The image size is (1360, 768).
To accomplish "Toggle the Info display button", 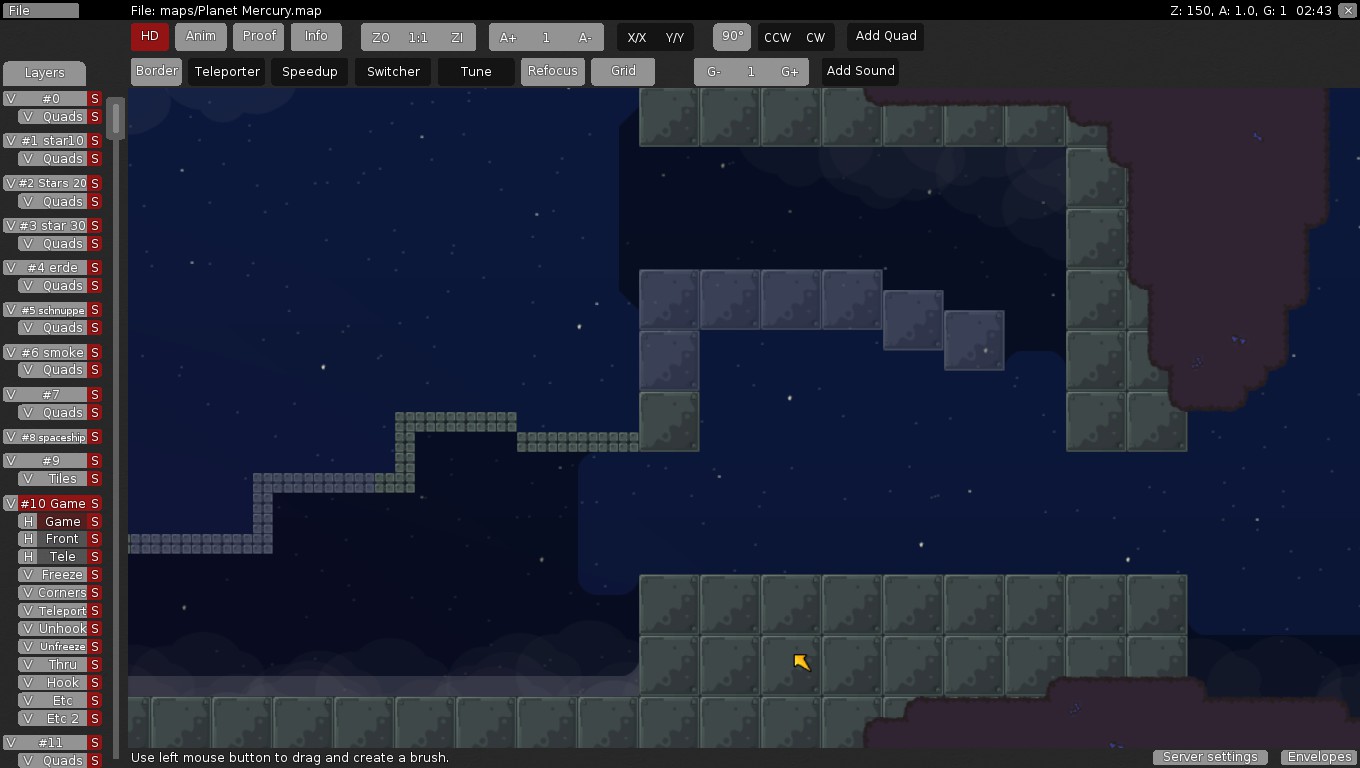I will pyautogui.click(x=316, y=37).
